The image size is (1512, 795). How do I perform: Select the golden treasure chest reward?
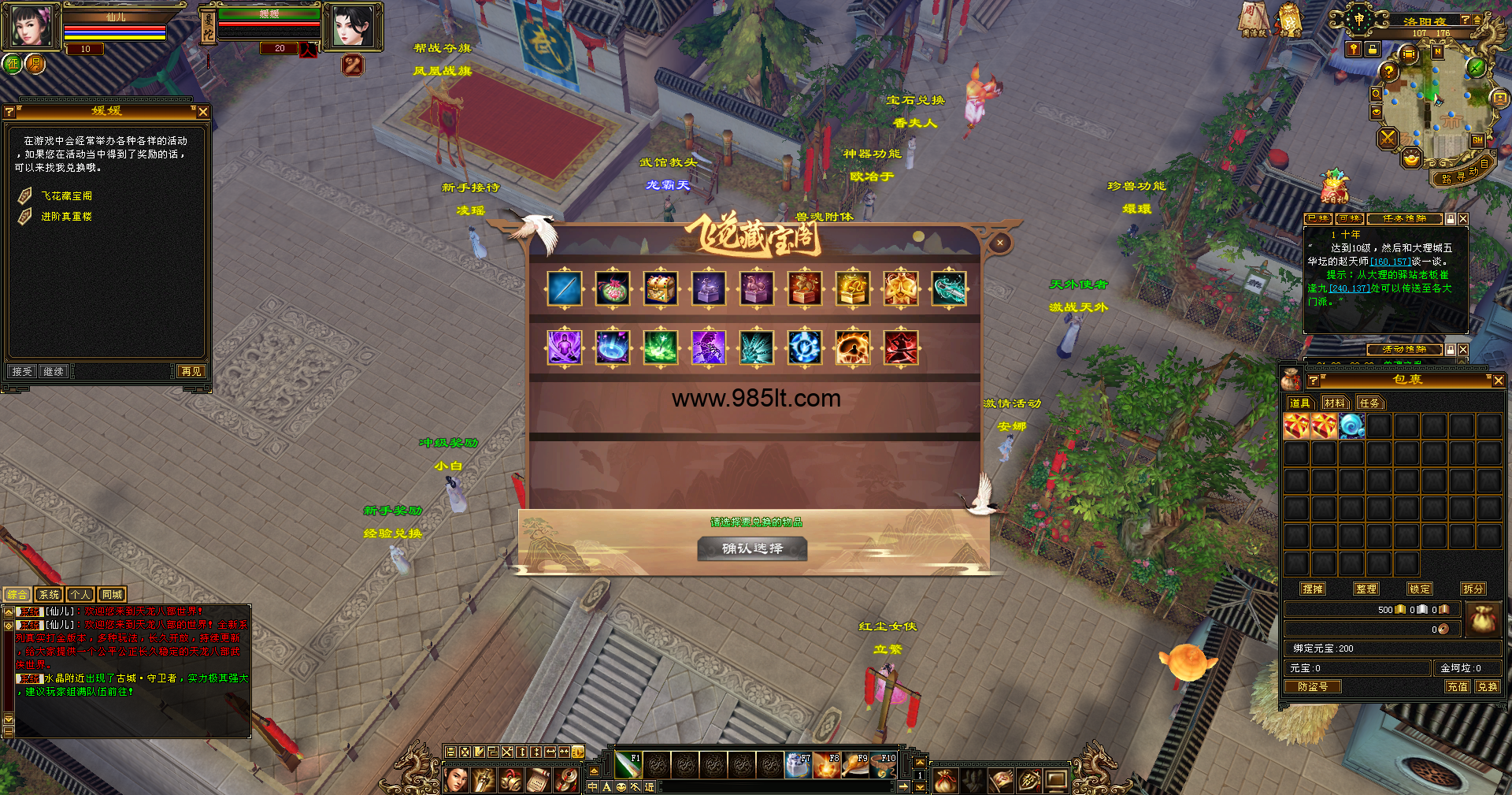pyautogui.click(x=661, y=288)
